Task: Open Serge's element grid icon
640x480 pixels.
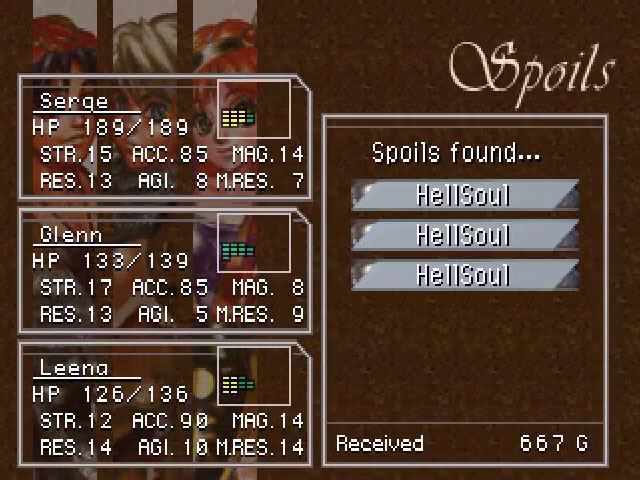Action: coord(238,118)
